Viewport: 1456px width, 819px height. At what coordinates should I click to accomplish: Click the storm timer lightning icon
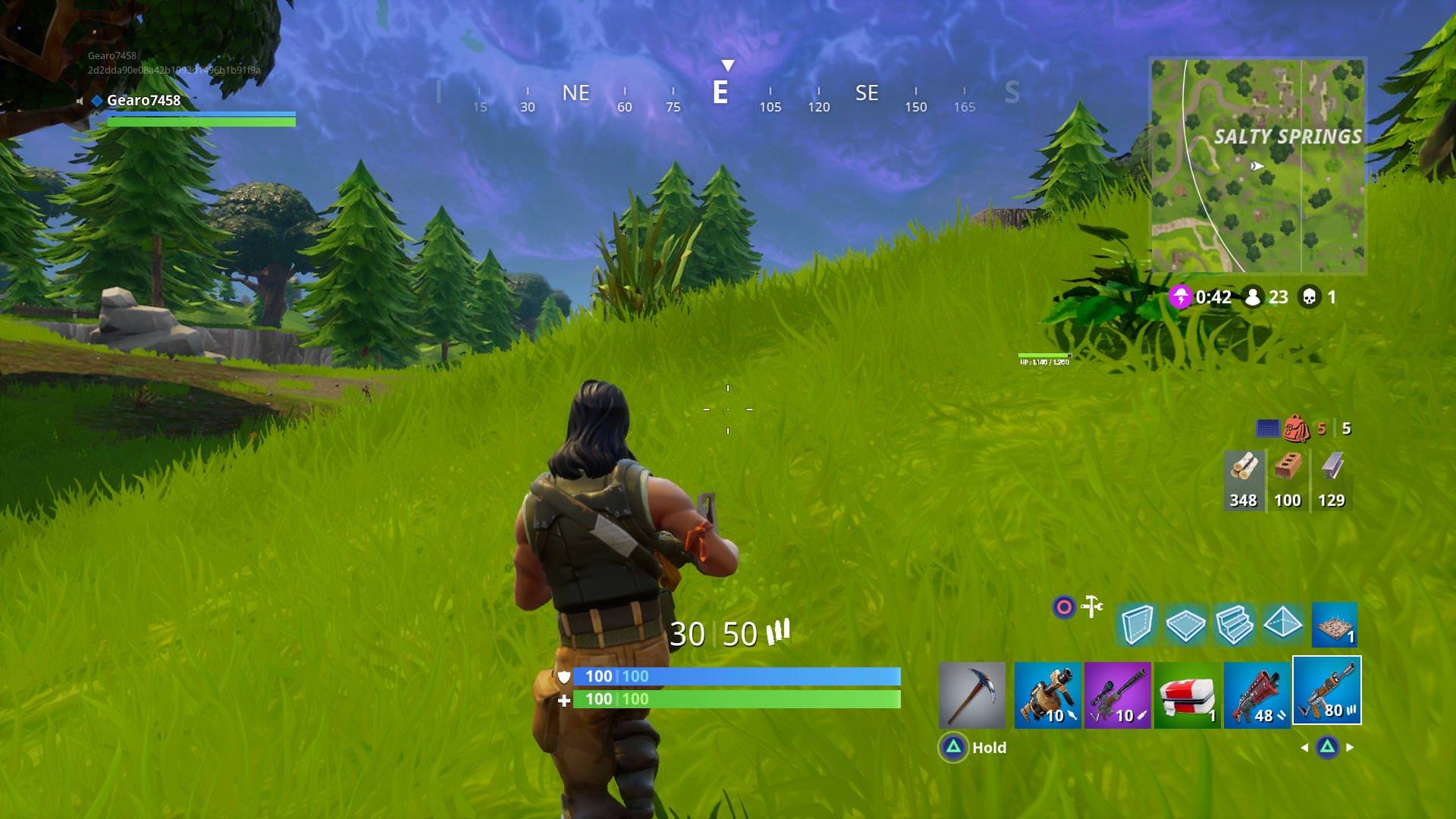(x=1180, y=297)
